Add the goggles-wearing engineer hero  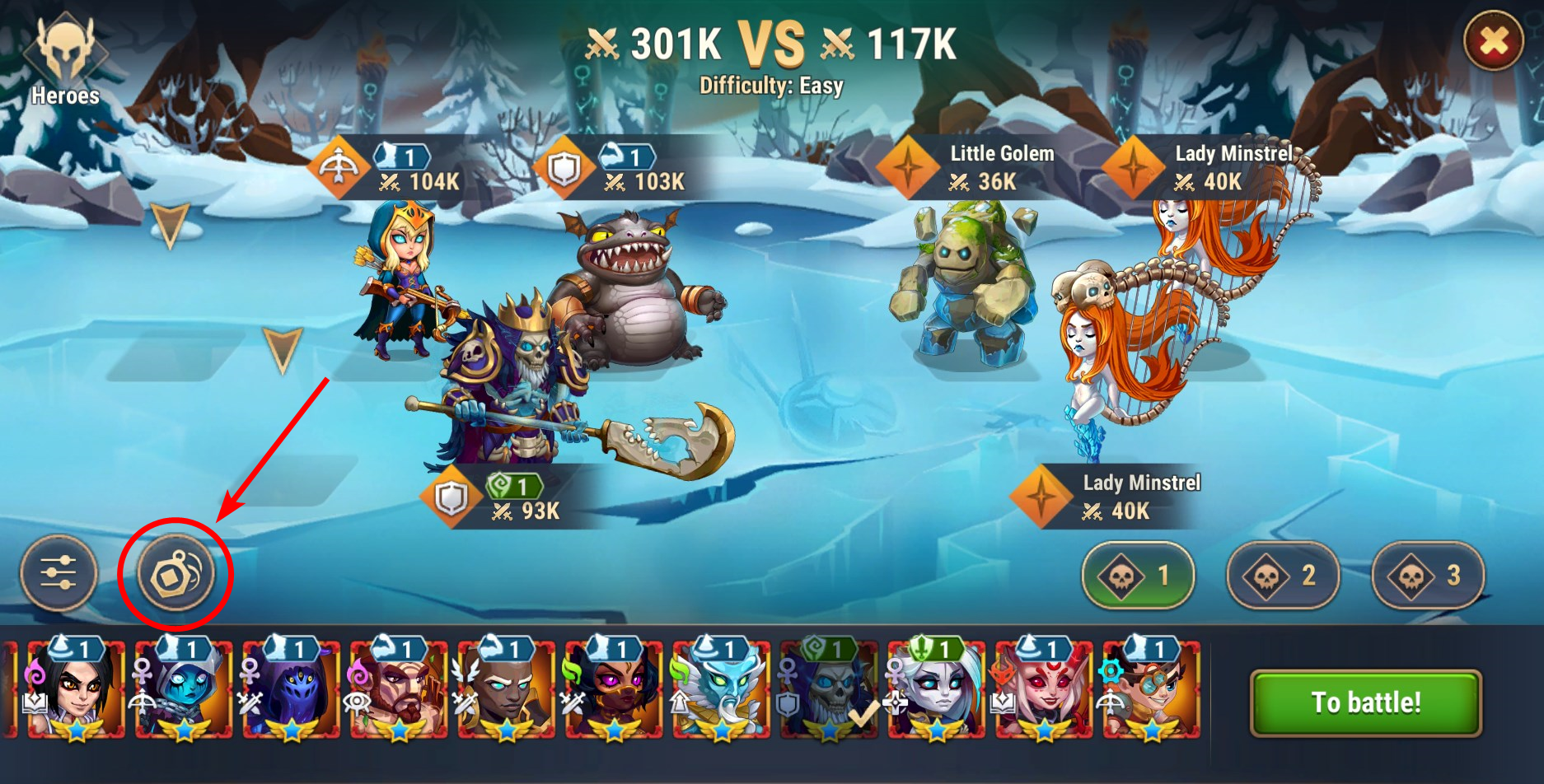[x=1152, y=692]
